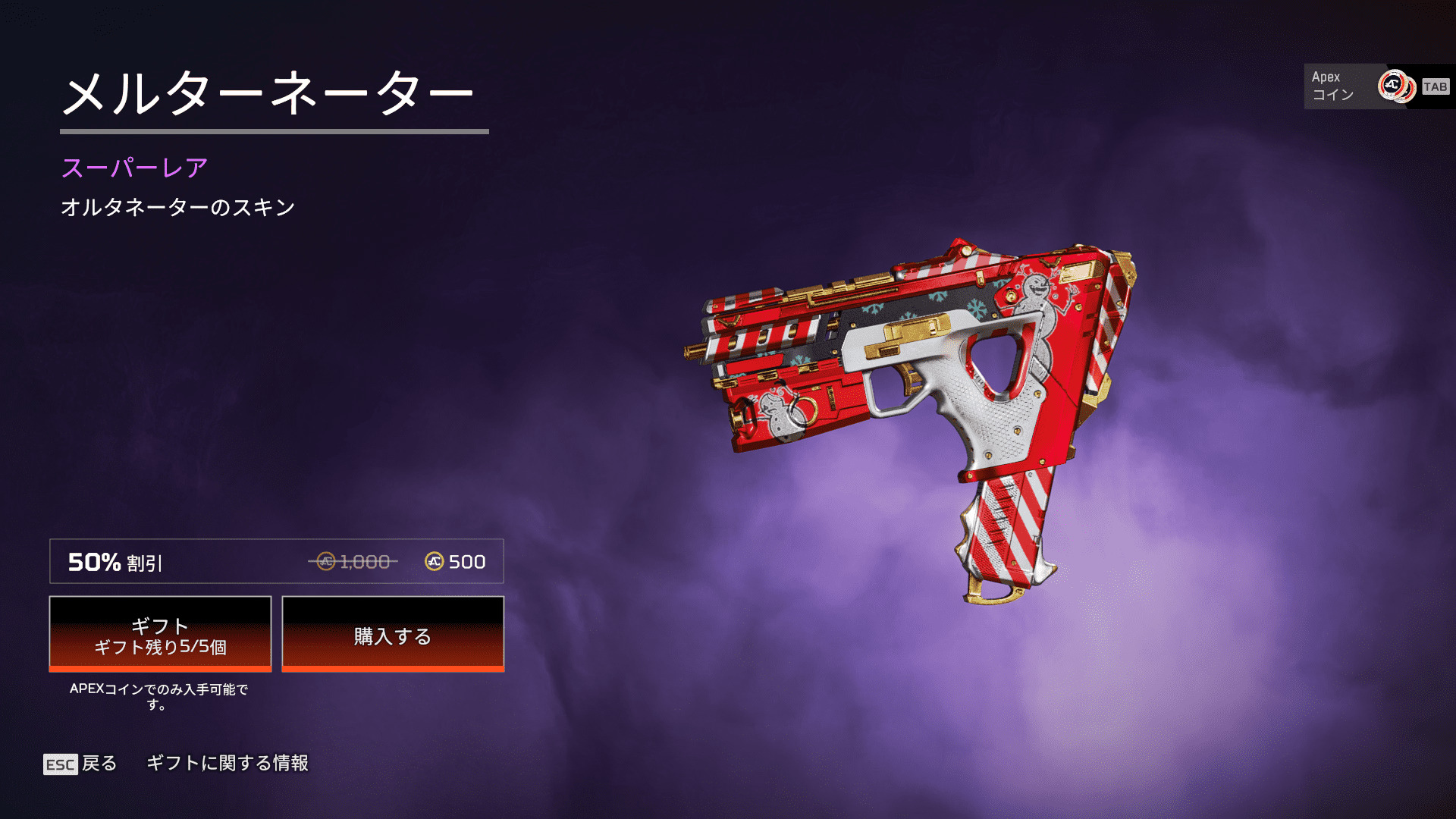Purchase the skin with 購入する
The width and height of the screenshot is (1456, 819).
pyautogui.click(x=393, y=634)
